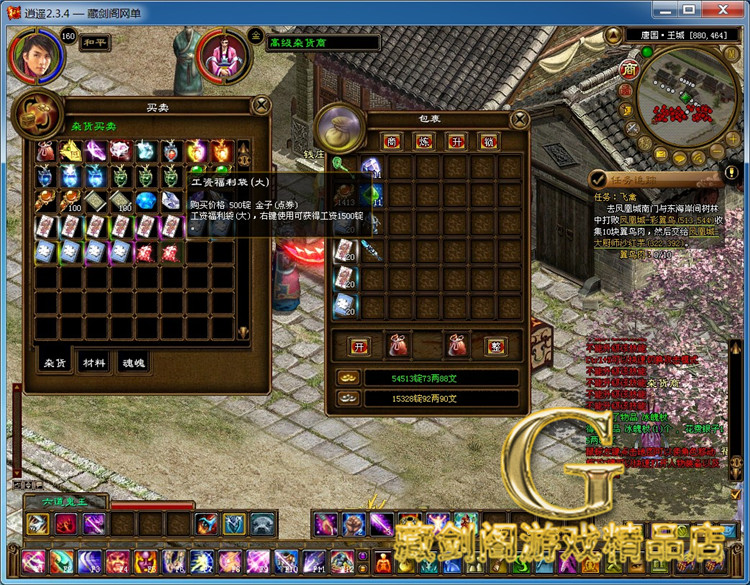Click the 和平 peace mode button

coord(94,43)
